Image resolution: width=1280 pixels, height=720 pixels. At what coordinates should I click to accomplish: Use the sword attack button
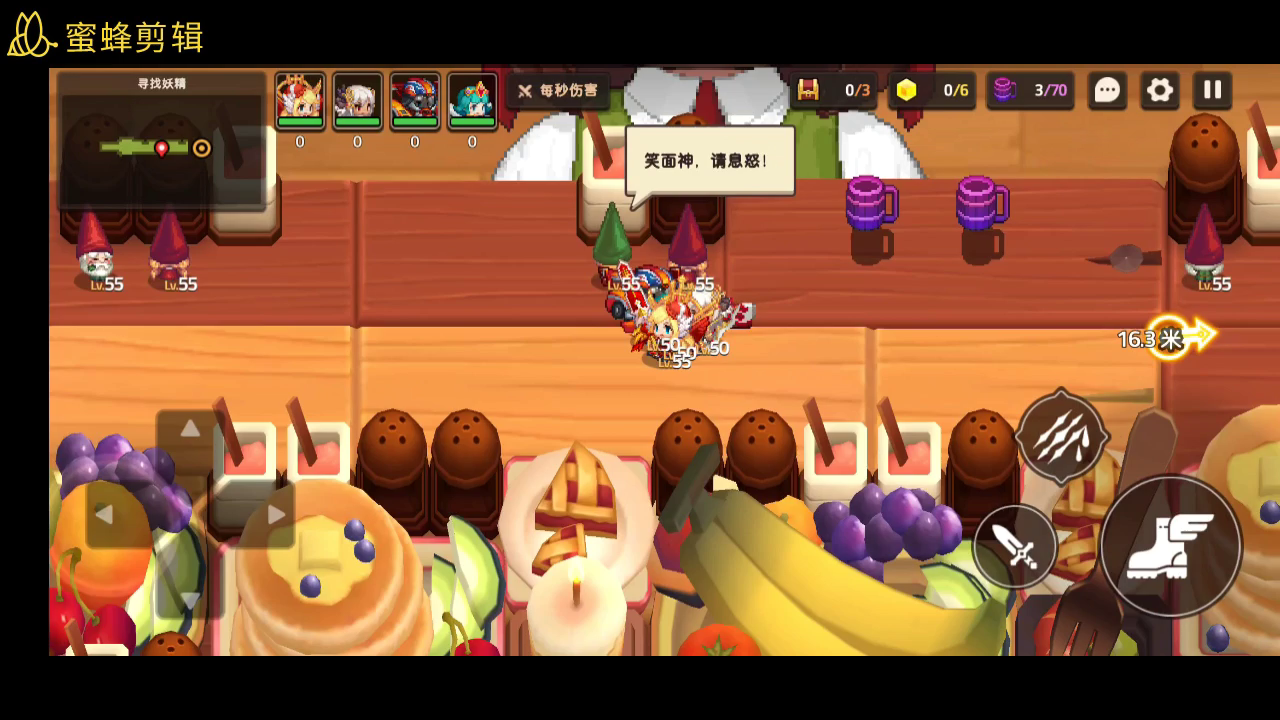1015,547
